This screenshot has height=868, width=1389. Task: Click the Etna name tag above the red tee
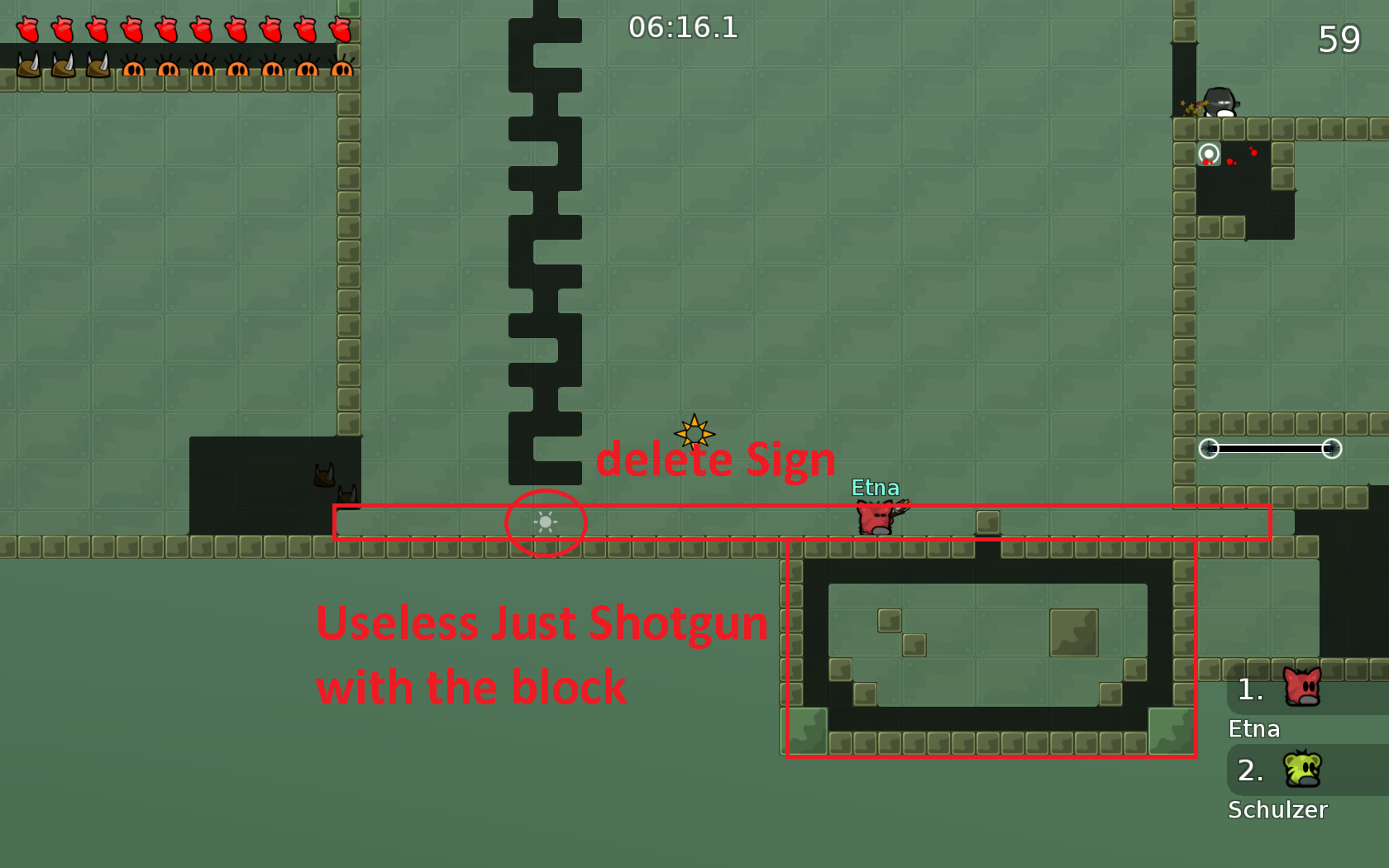pyautogui.click(x=876, y=489)
